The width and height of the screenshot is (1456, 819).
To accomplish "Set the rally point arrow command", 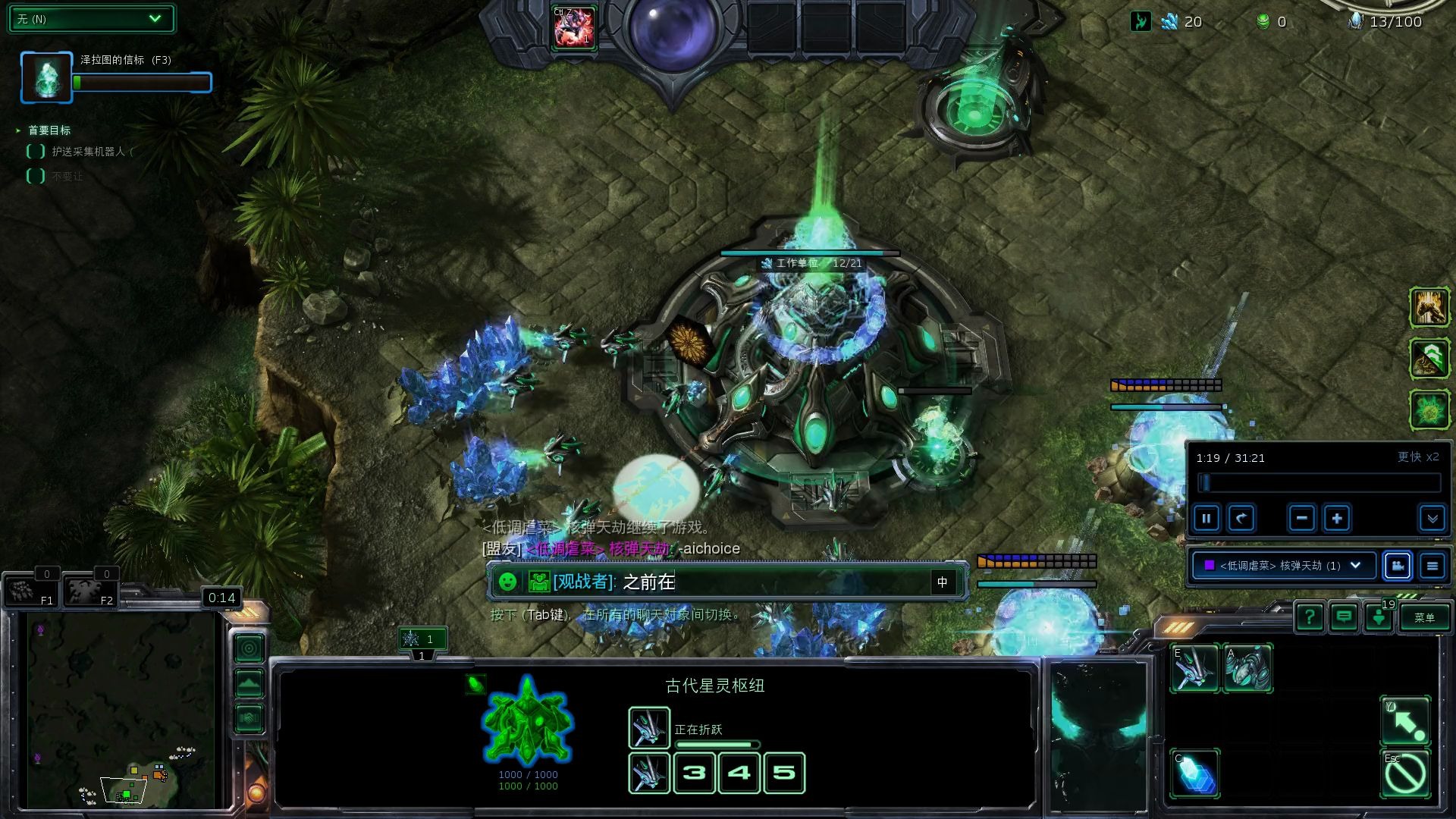I will point(1405,721).
